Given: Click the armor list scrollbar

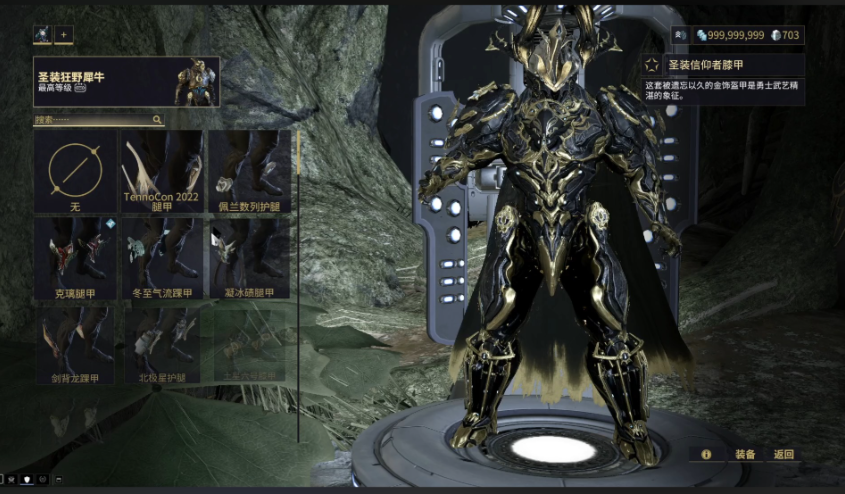Looking at the screenshot, I should coord(298,285).
